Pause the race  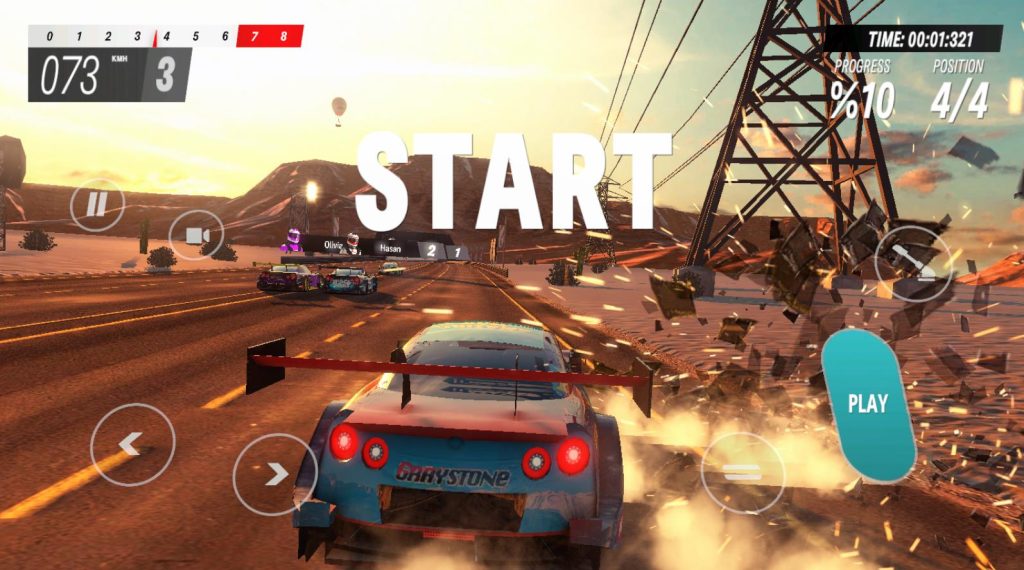click(97, 205)
